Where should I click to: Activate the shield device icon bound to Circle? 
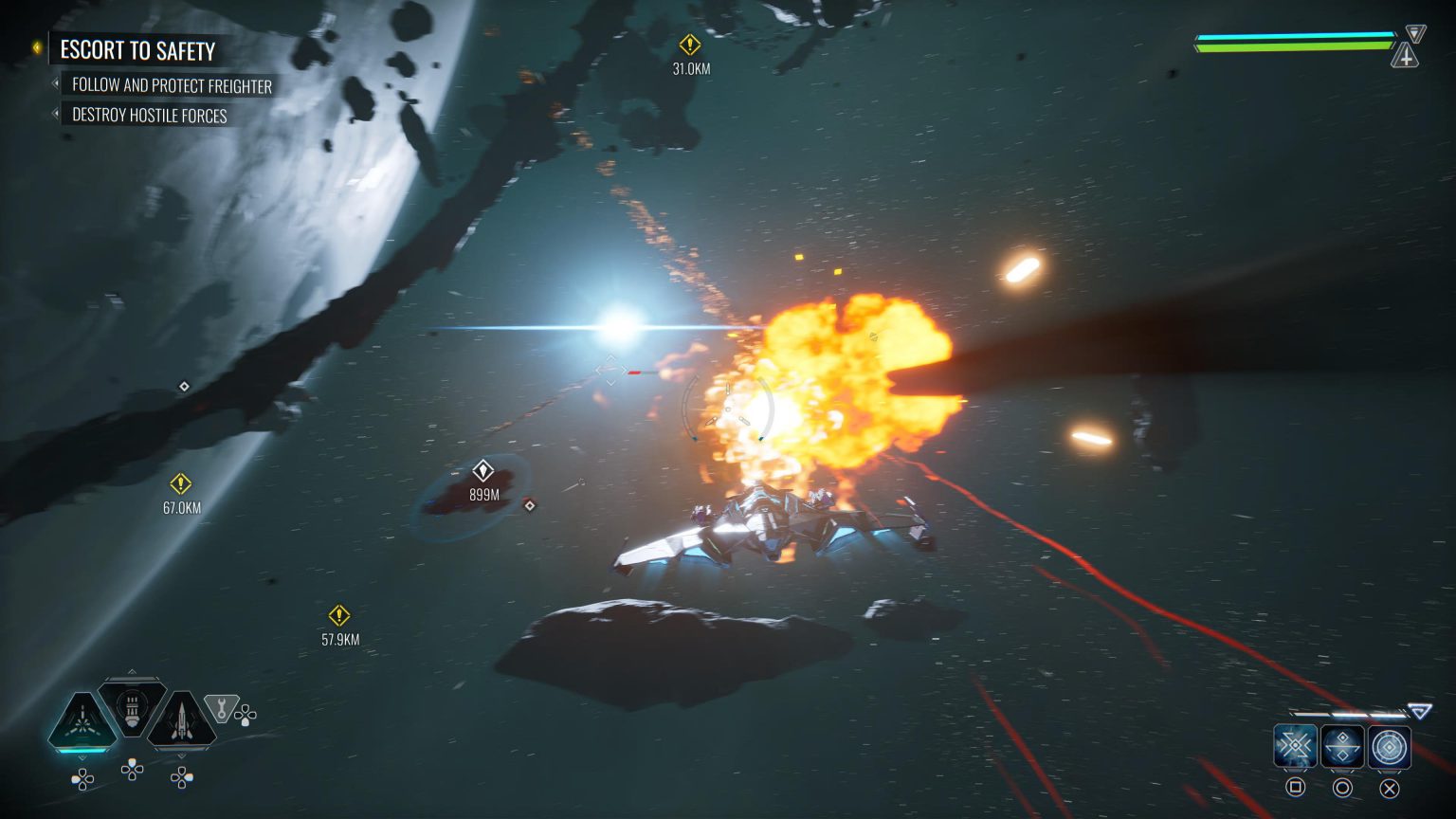click(1342, 747)
